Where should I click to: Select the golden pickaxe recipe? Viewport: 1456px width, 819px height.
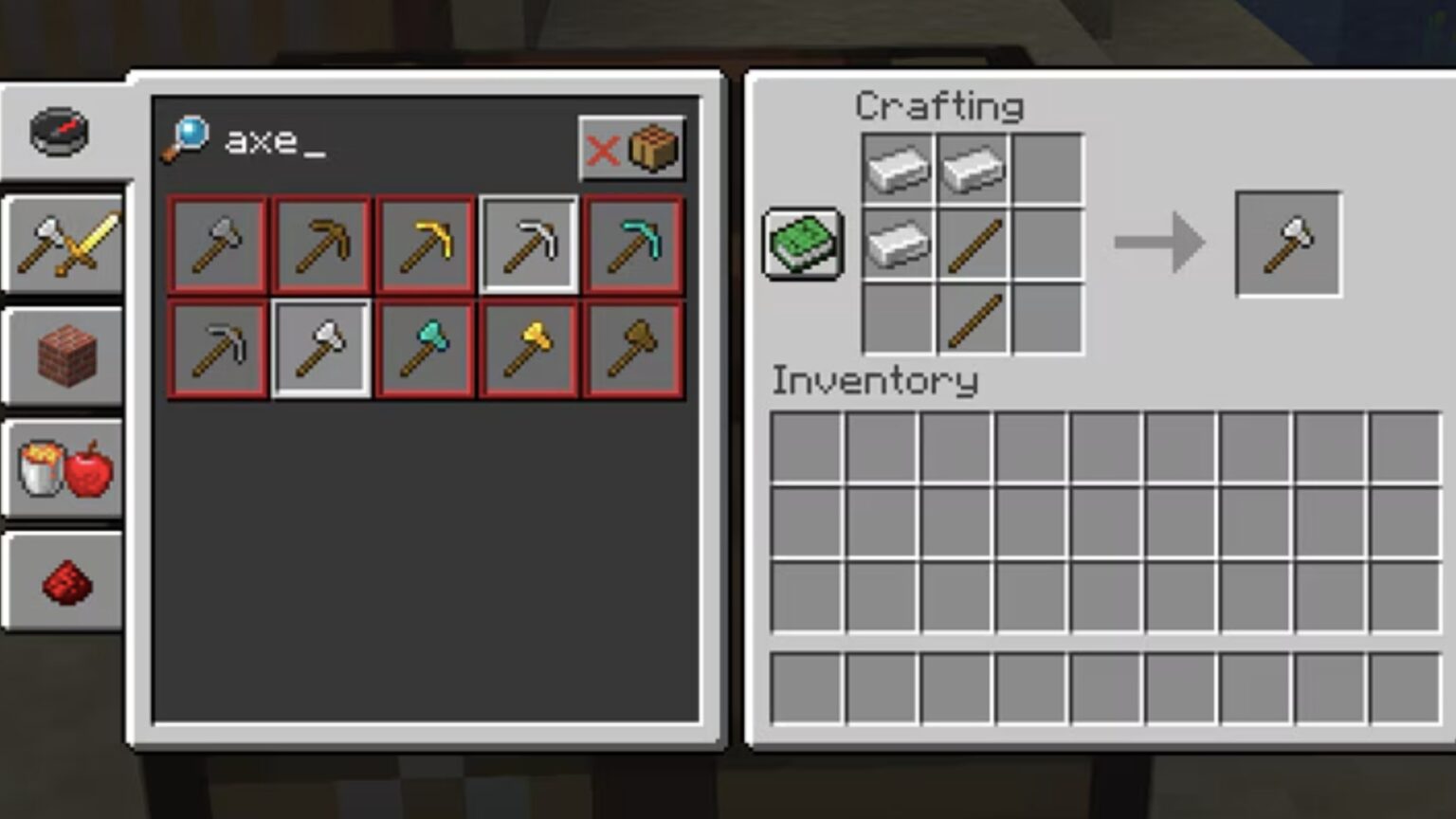pos(425,246)
